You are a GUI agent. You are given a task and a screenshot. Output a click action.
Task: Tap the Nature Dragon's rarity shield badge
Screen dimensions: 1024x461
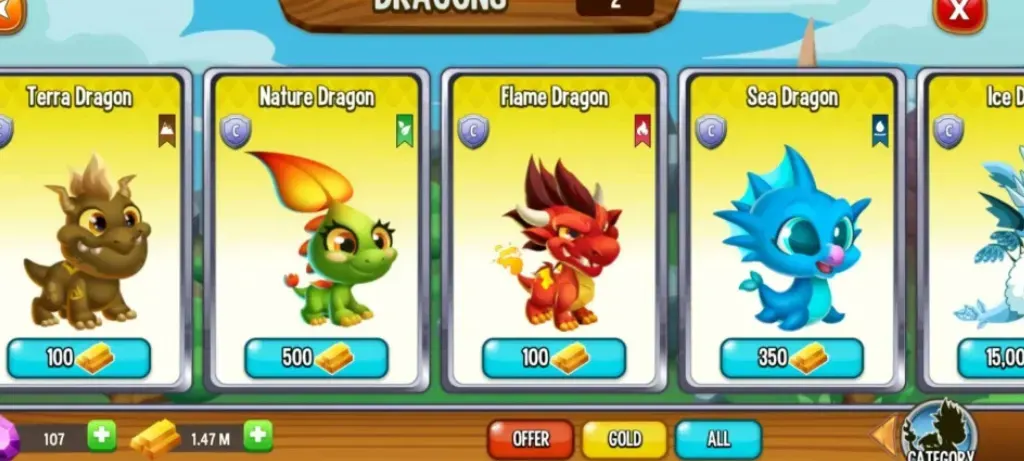click(235, 131)
